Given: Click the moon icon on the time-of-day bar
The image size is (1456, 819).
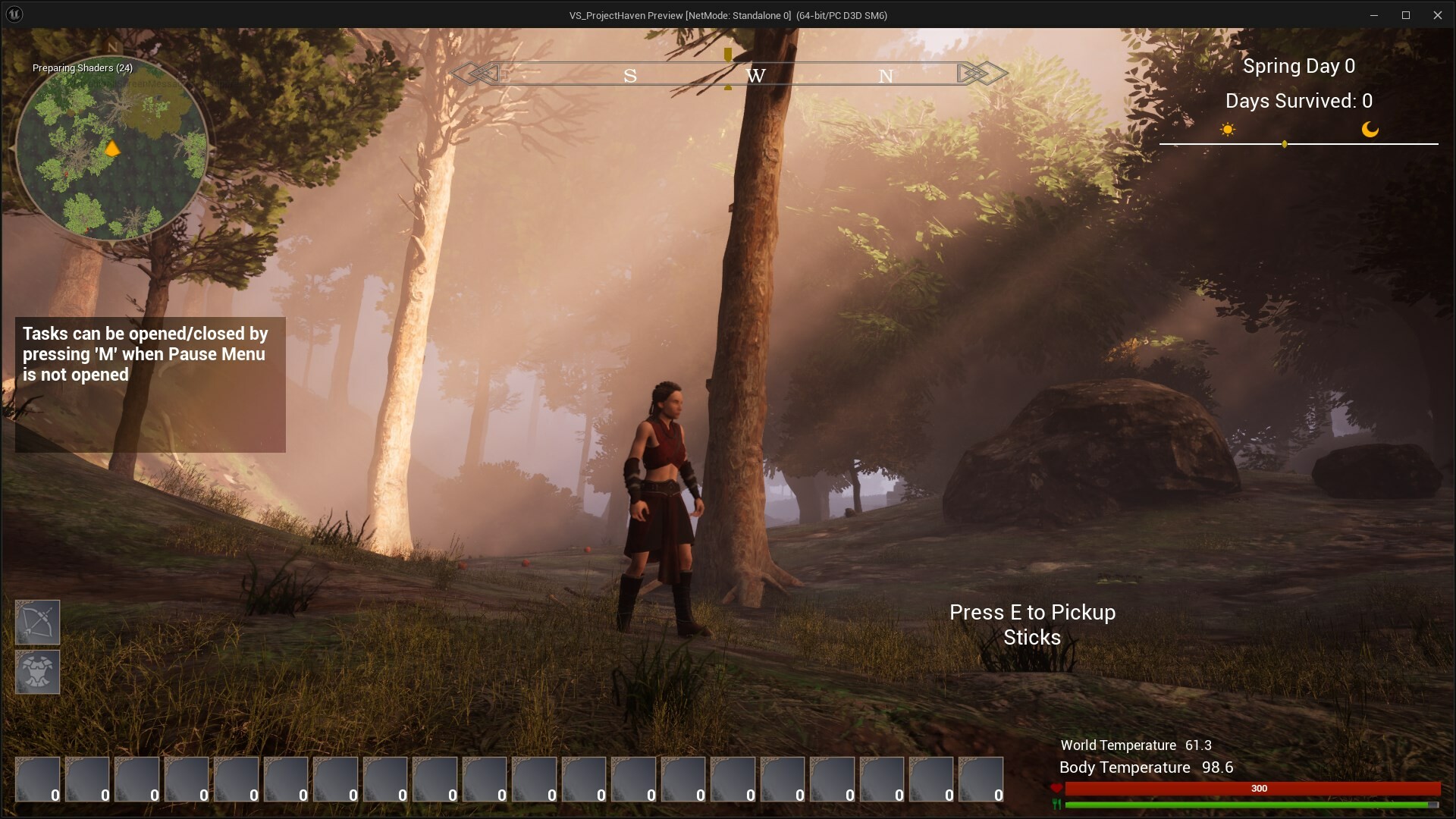Looking at the screenshot, I should [1370, 129].
